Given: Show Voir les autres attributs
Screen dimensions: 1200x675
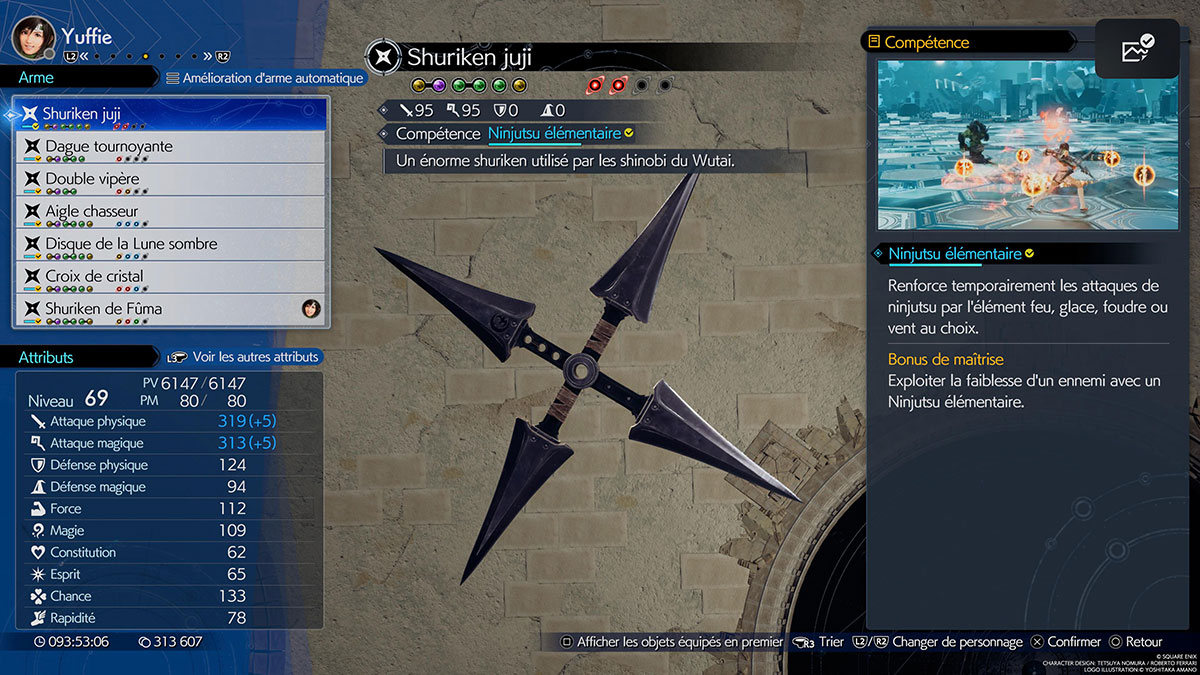Looking at the screenshot, I should coord(243,357).
